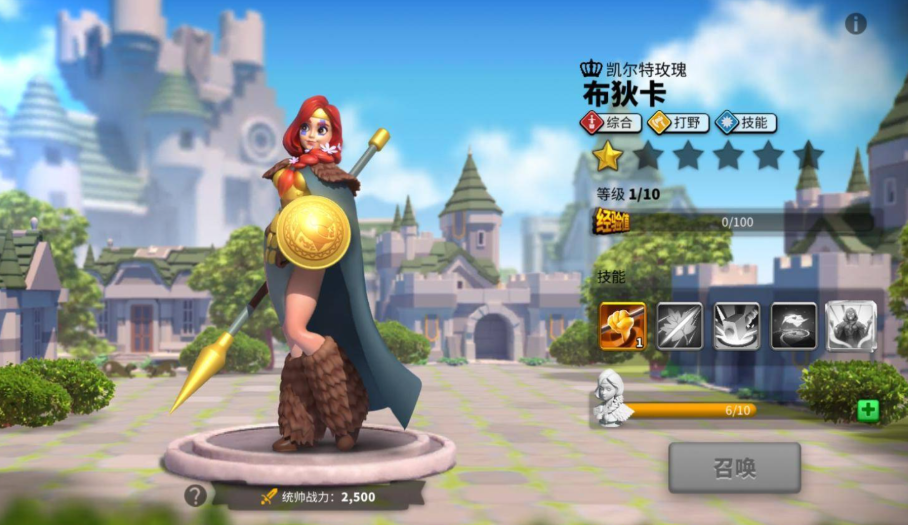Select the 打野 yellow tag

tap(678, 123)
